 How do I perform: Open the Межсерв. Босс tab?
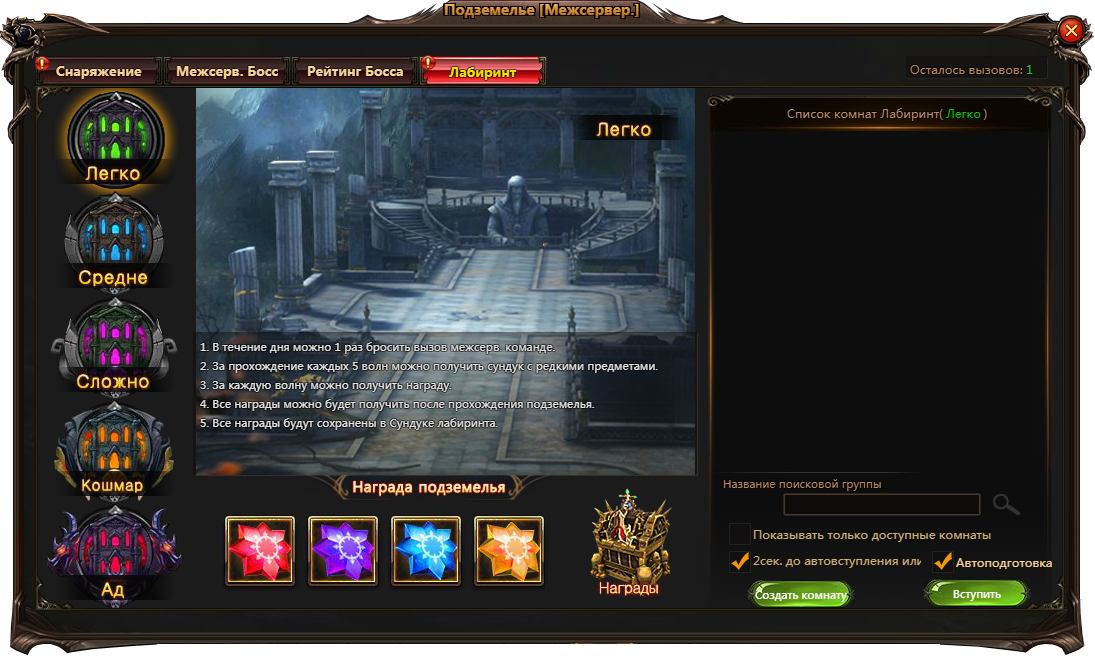(226, 71)
